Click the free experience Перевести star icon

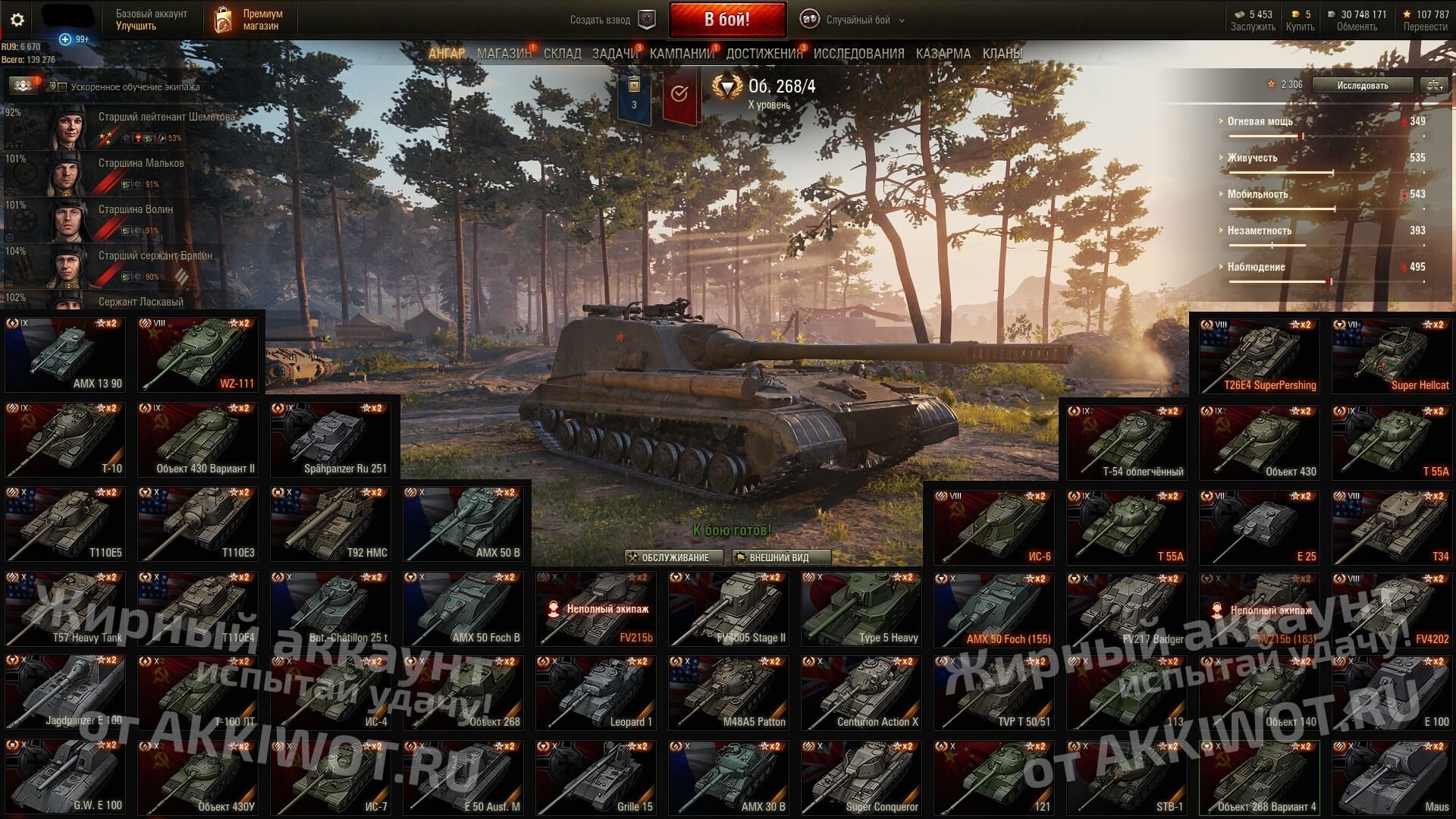1407,14
